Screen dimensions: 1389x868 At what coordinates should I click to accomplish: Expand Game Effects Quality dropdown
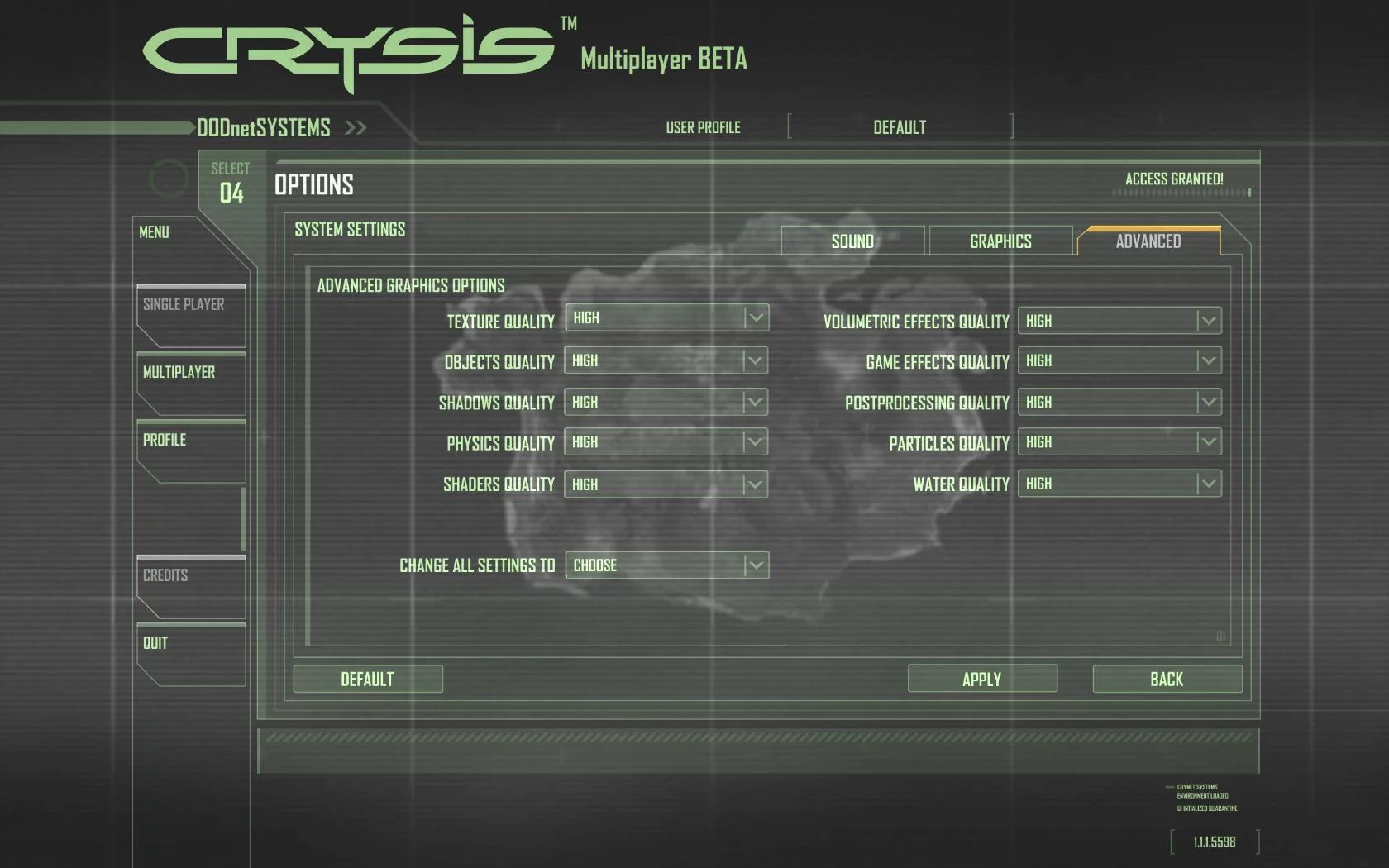tap(1119, 360)
